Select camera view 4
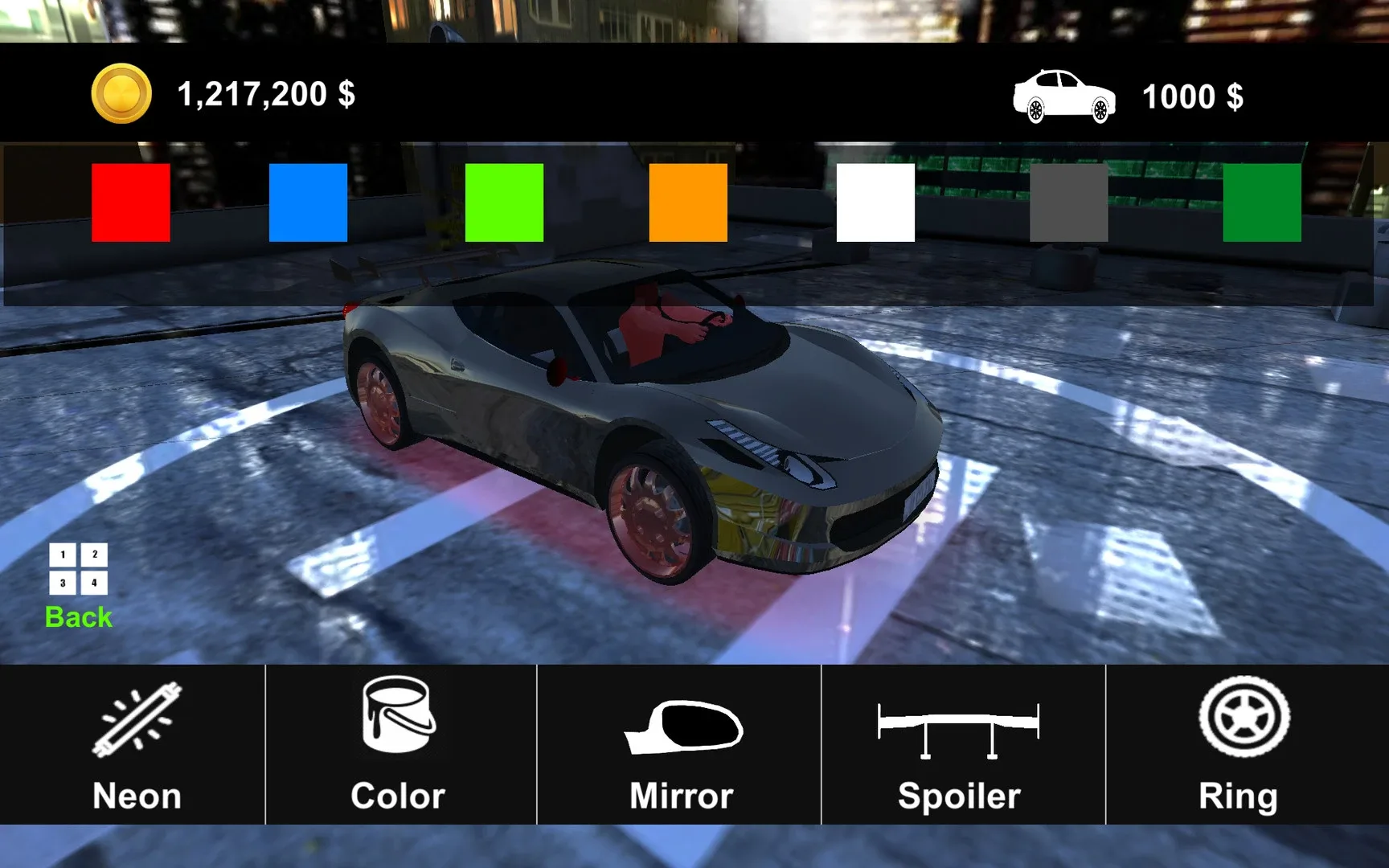This screenshot has height=868, width=1389. [94, 582]
